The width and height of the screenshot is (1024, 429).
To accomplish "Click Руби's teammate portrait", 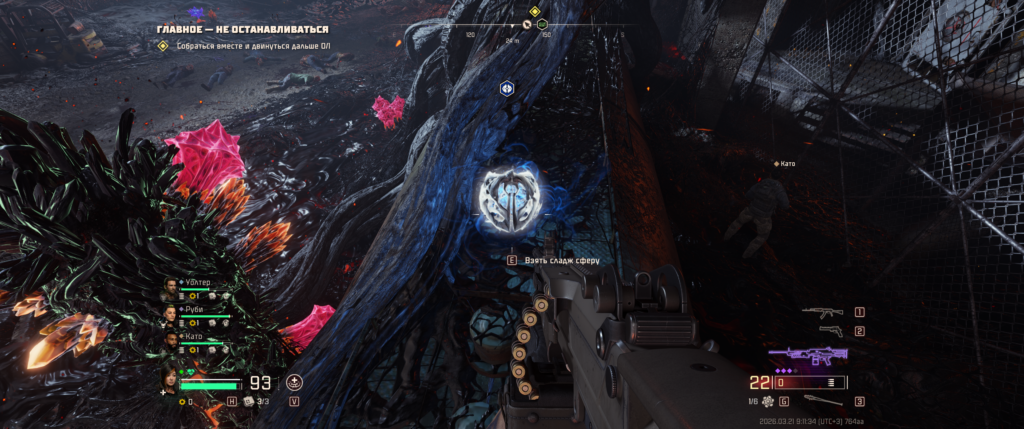I will (x=172, y=313).
